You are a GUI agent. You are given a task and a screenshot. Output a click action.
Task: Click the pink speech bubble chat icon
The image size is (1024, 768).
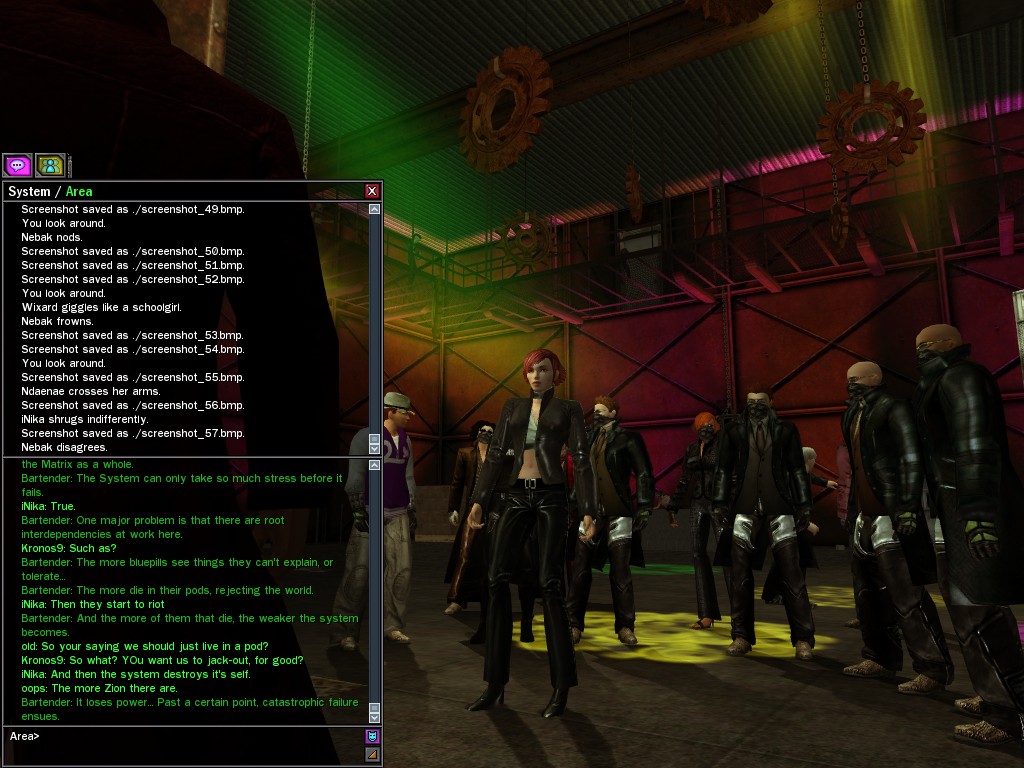tap(17, 165)
